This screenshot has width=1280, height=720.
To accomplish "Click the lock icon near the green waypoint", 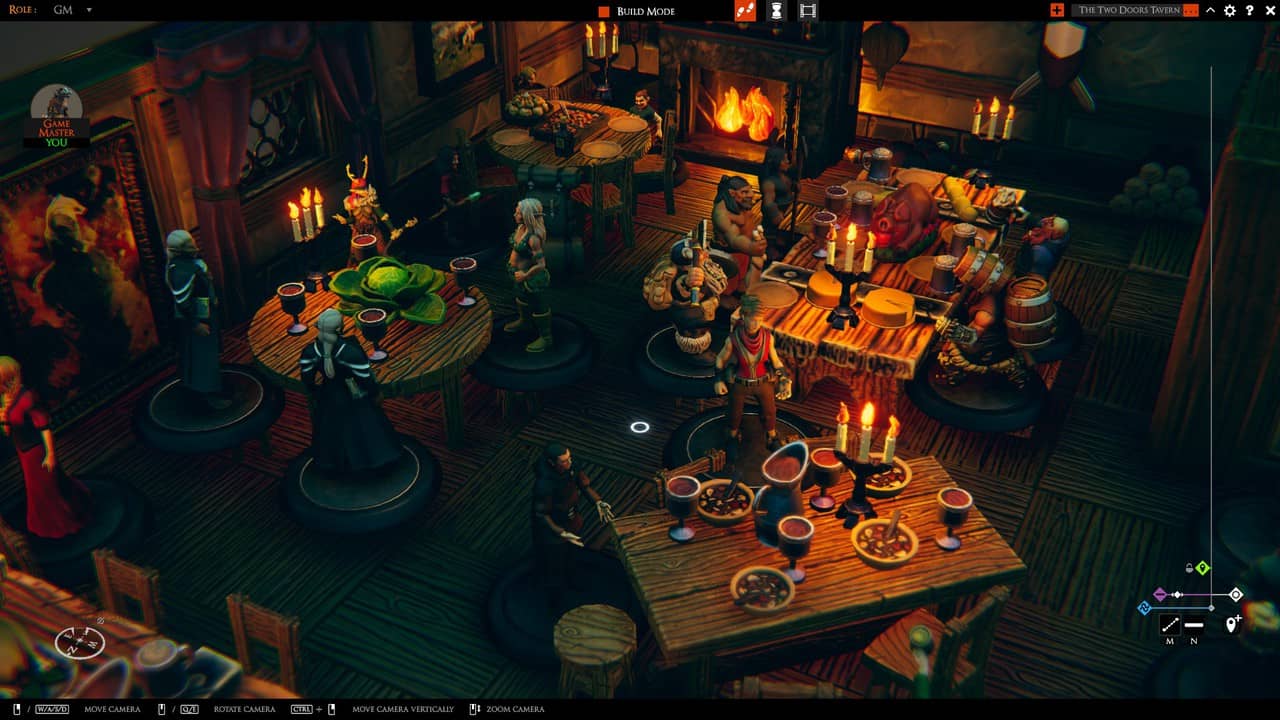I will point(1189,568).
